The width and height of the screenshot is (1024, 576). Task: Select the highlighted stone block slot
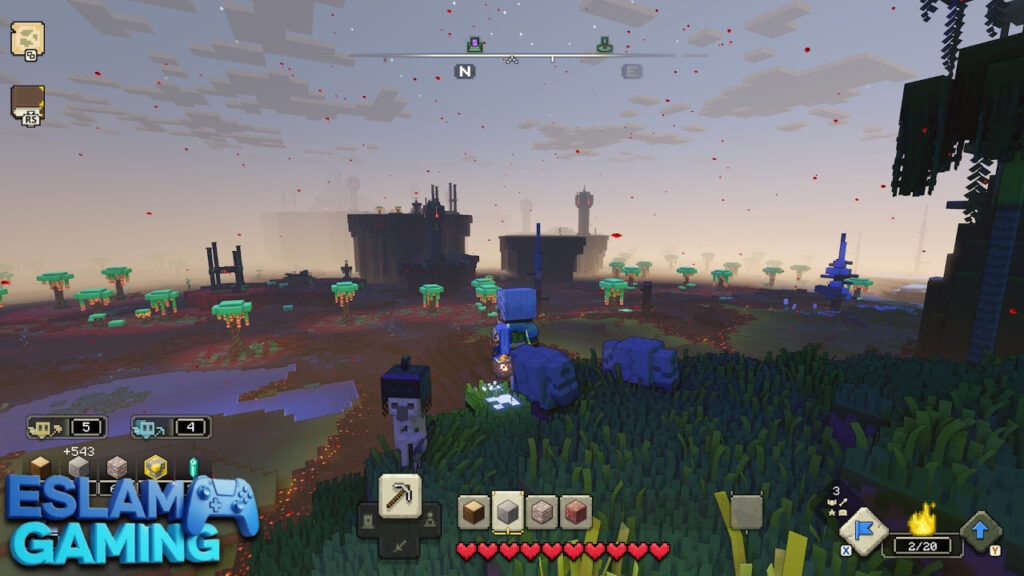[508, 512]
